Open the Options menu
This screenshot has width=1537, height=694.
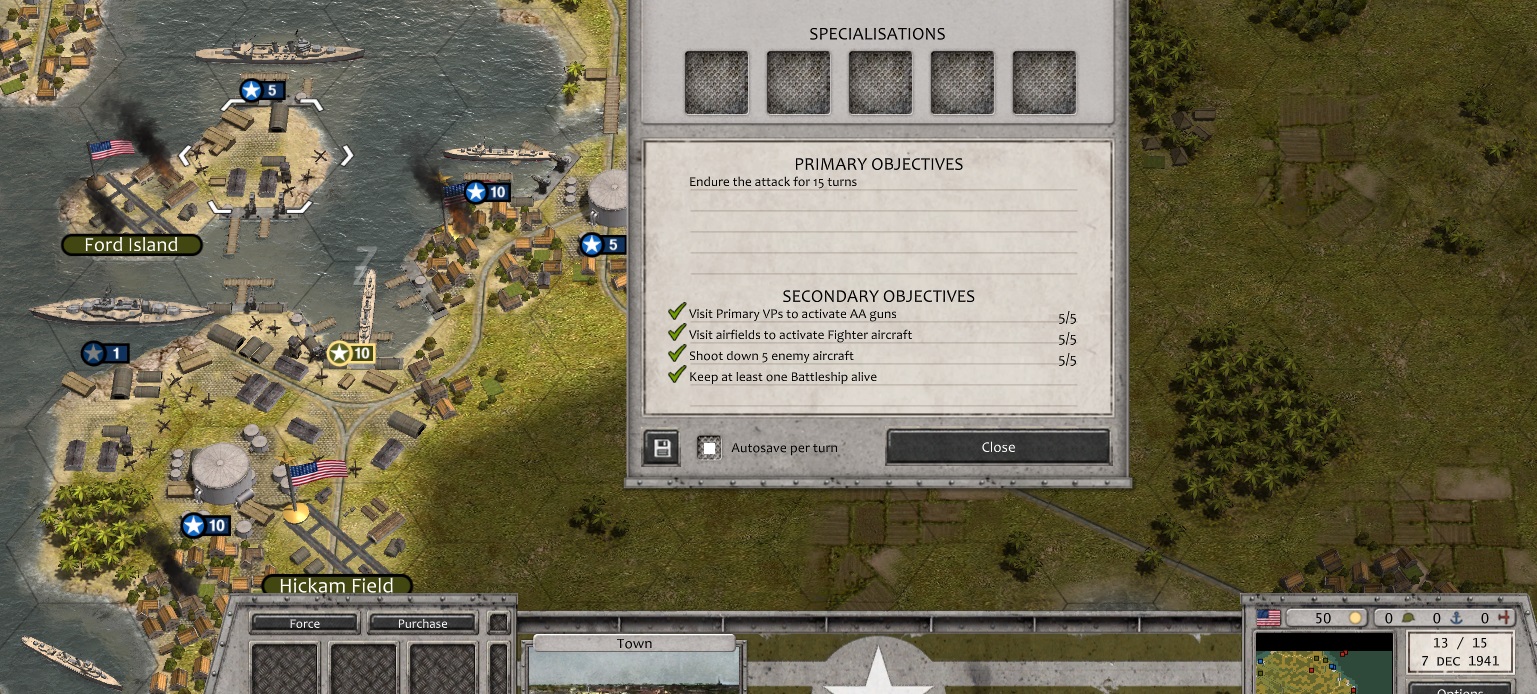(x=1459, y=690)
